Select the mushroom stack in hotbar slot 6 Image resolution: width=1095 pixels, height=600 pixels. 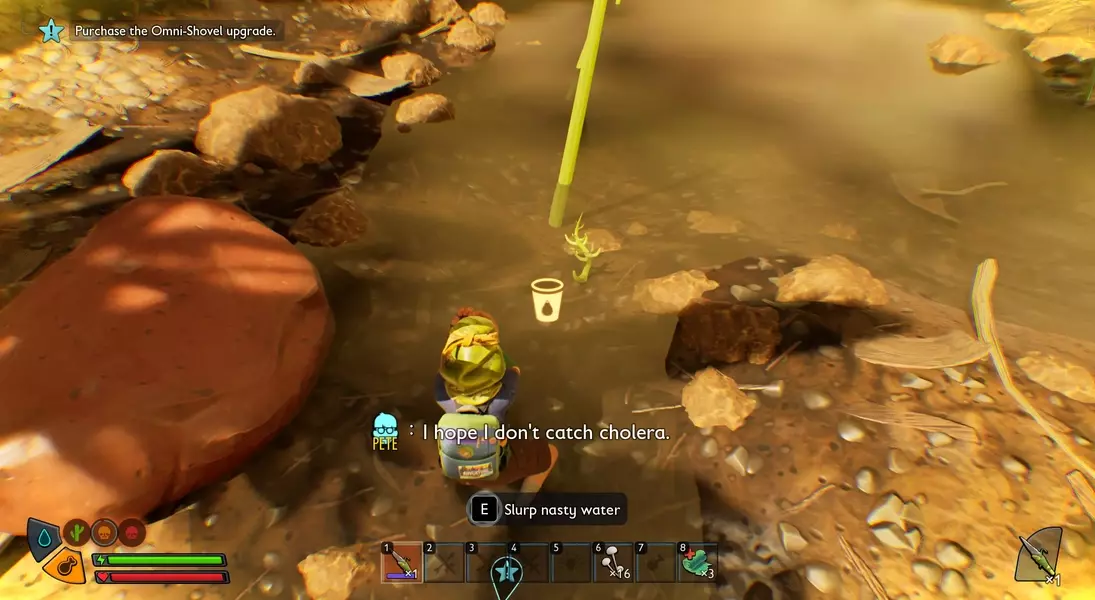[613, 562]
